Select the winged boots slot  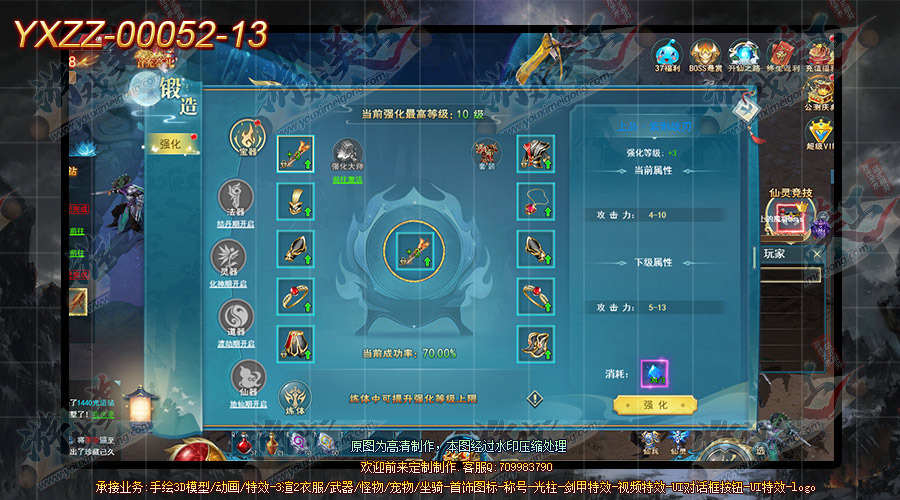pyautogui.click(x=536, y=344)
